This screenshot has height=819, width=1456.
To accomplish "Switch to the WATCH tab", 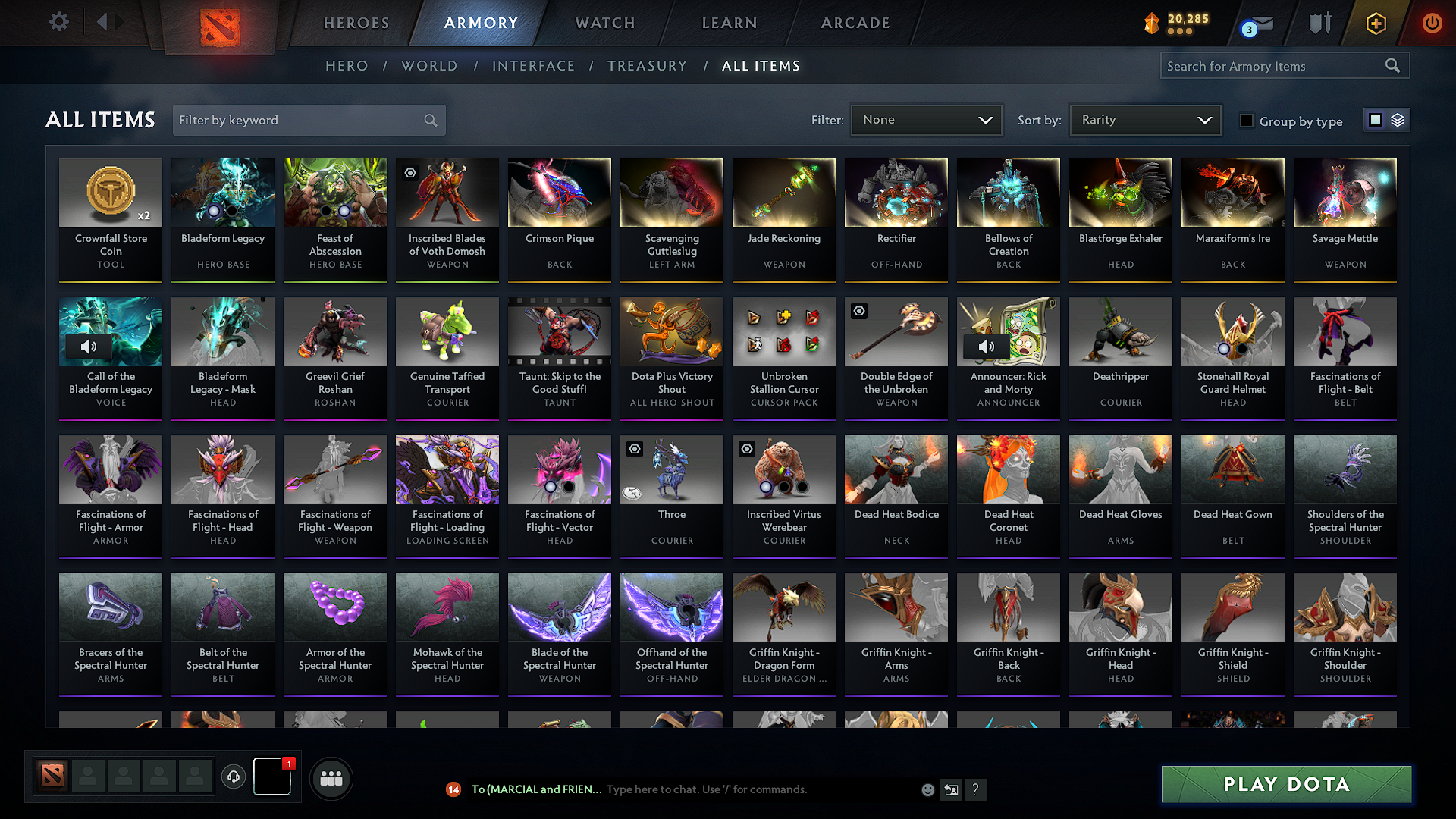I will pos(603,23).
